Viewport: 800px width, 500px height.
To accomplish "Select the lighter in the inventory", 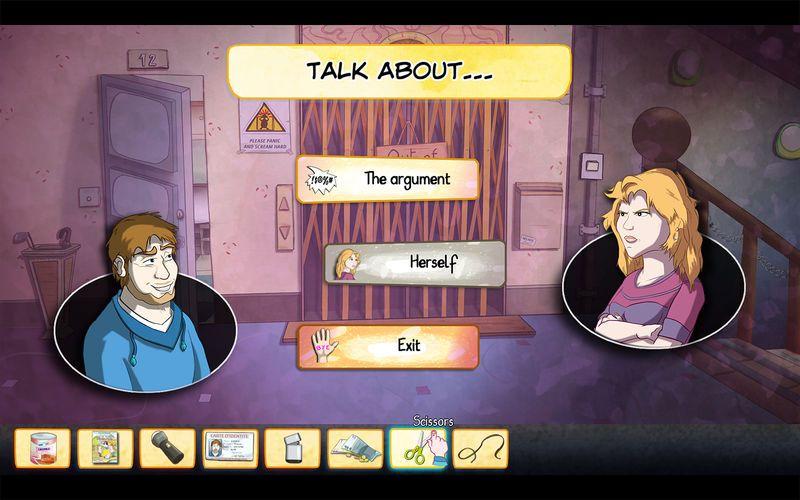I will [x=292, y=448].
